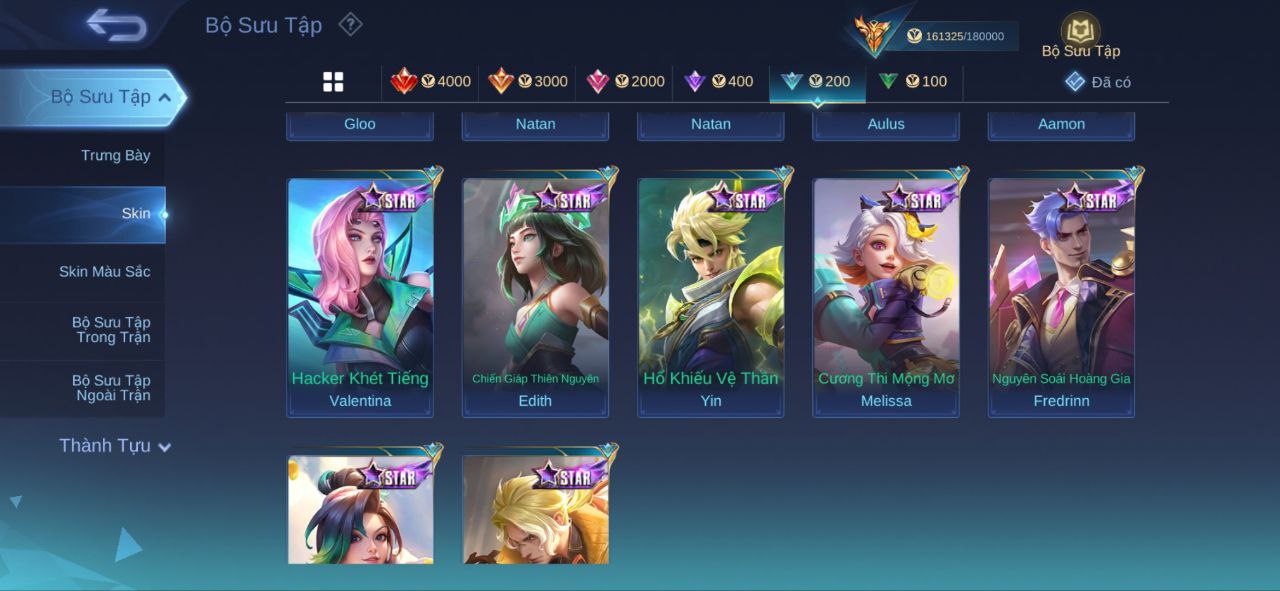The height and width of the screenshot is (591, 1280).
Task: Switch to the 3000 points tier tab
Action: pyautogui.click(x=528, y=82)
